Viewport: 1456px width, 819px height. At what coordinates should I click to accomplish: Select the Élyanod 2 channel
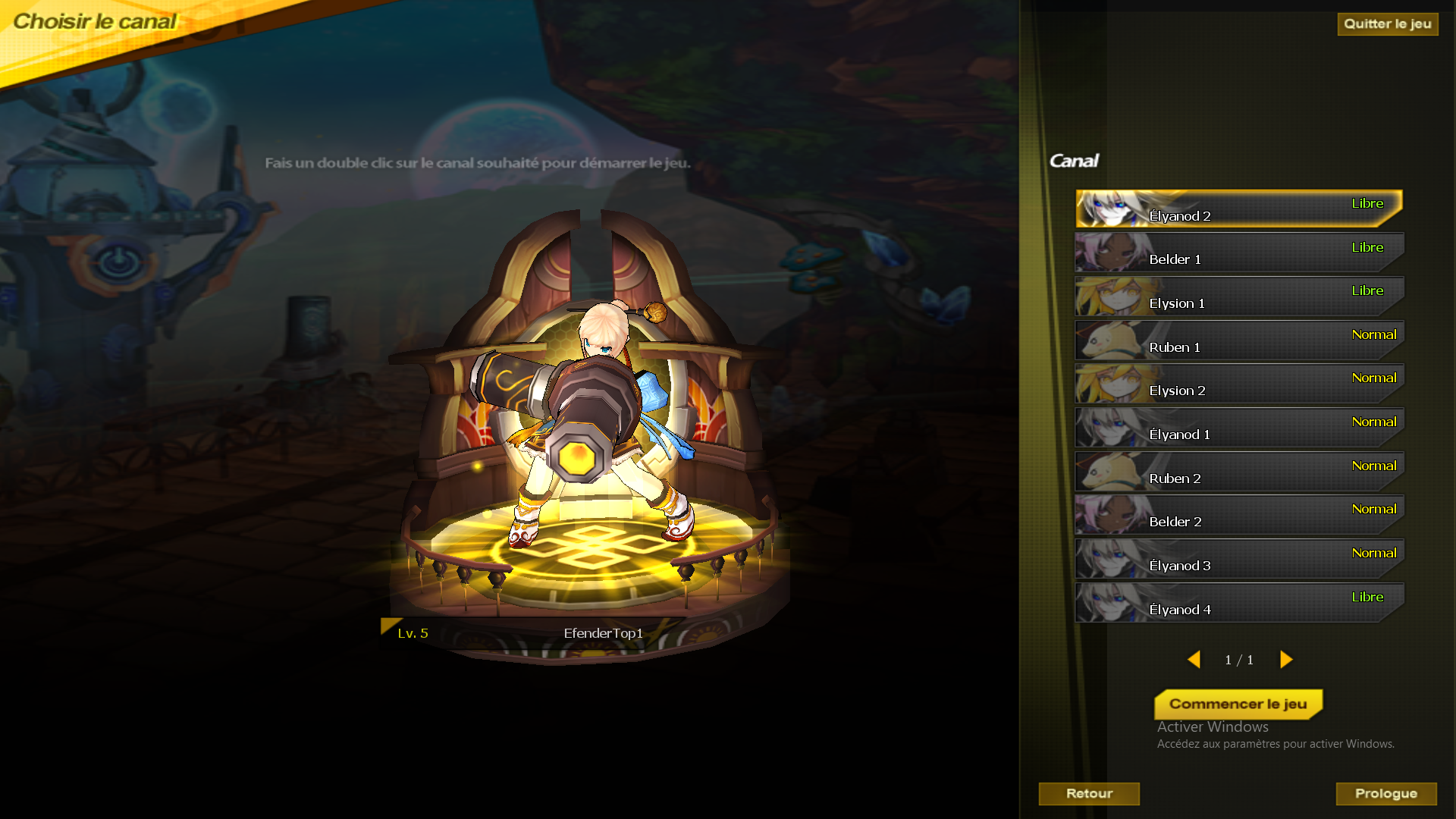1238,209
